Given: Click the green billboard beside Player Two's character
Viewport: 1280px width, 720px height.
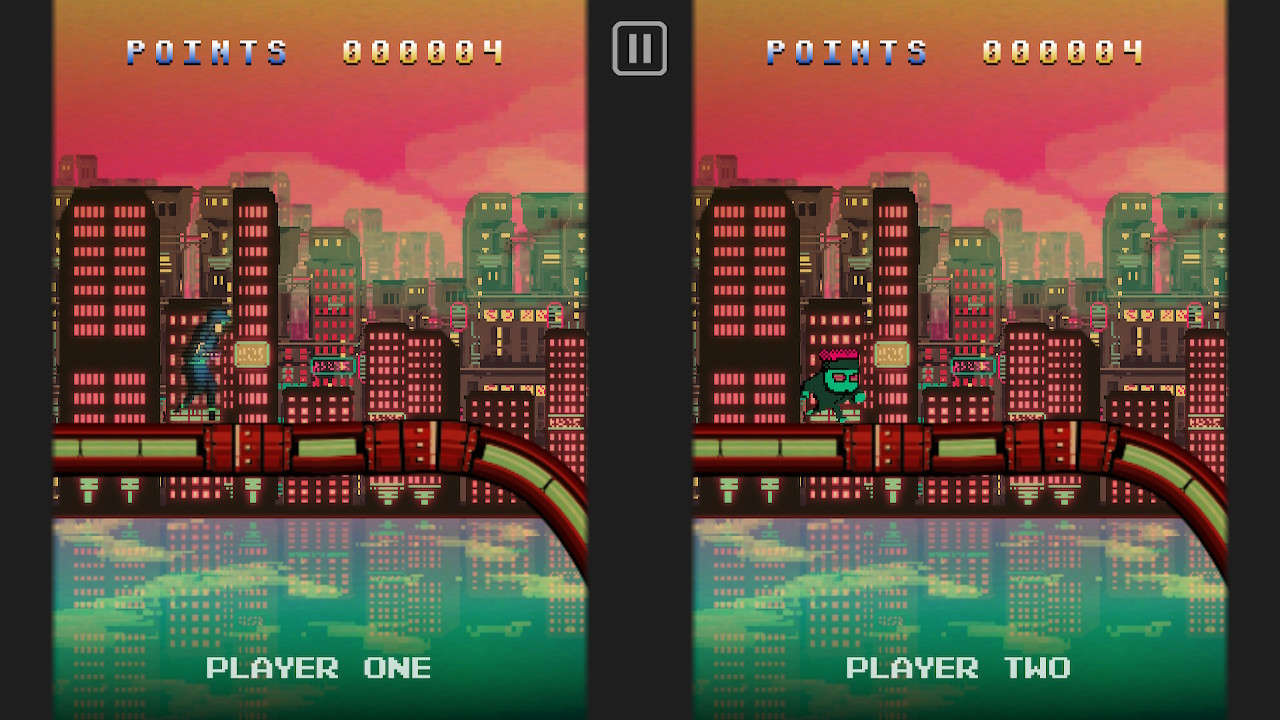Looking at the screenshot, I should (x=890, y=352).
